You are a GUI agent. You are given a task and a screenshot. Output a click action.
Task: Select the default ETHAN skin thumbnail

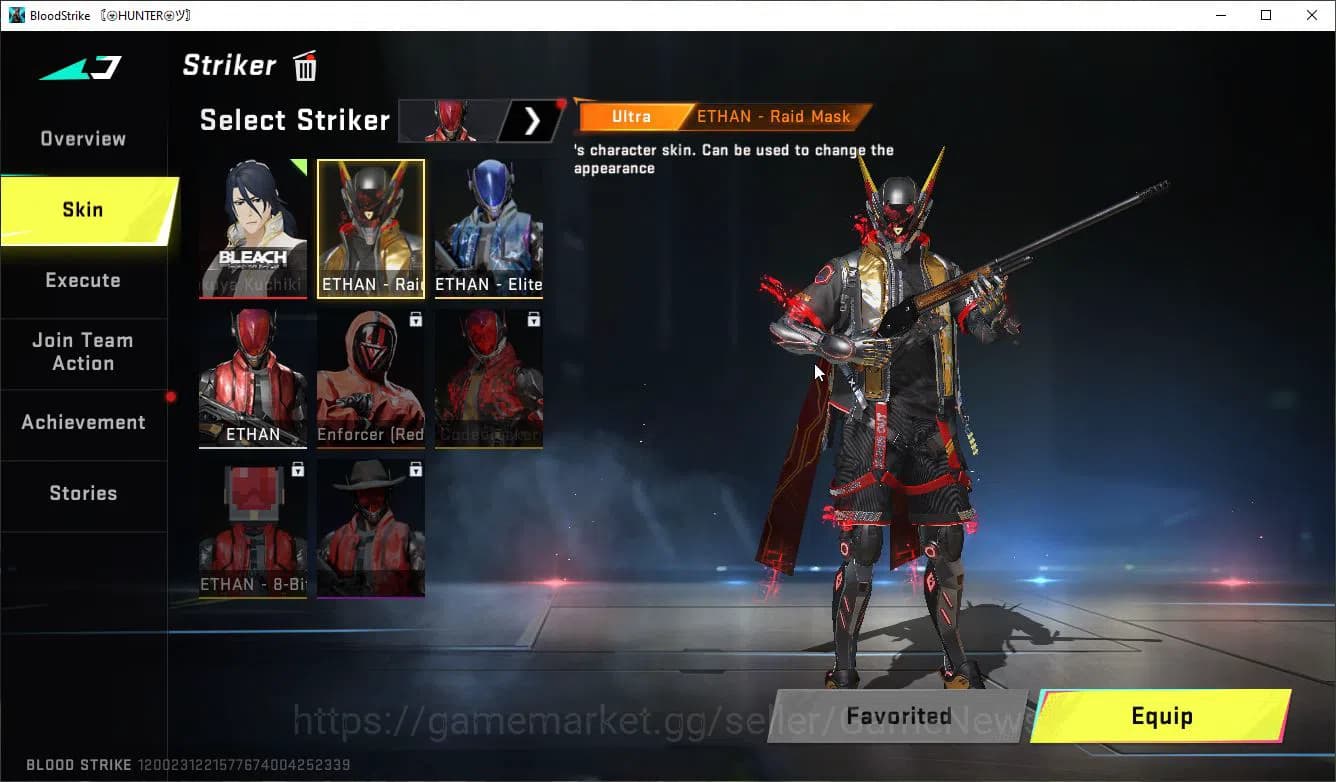(253, 378)
